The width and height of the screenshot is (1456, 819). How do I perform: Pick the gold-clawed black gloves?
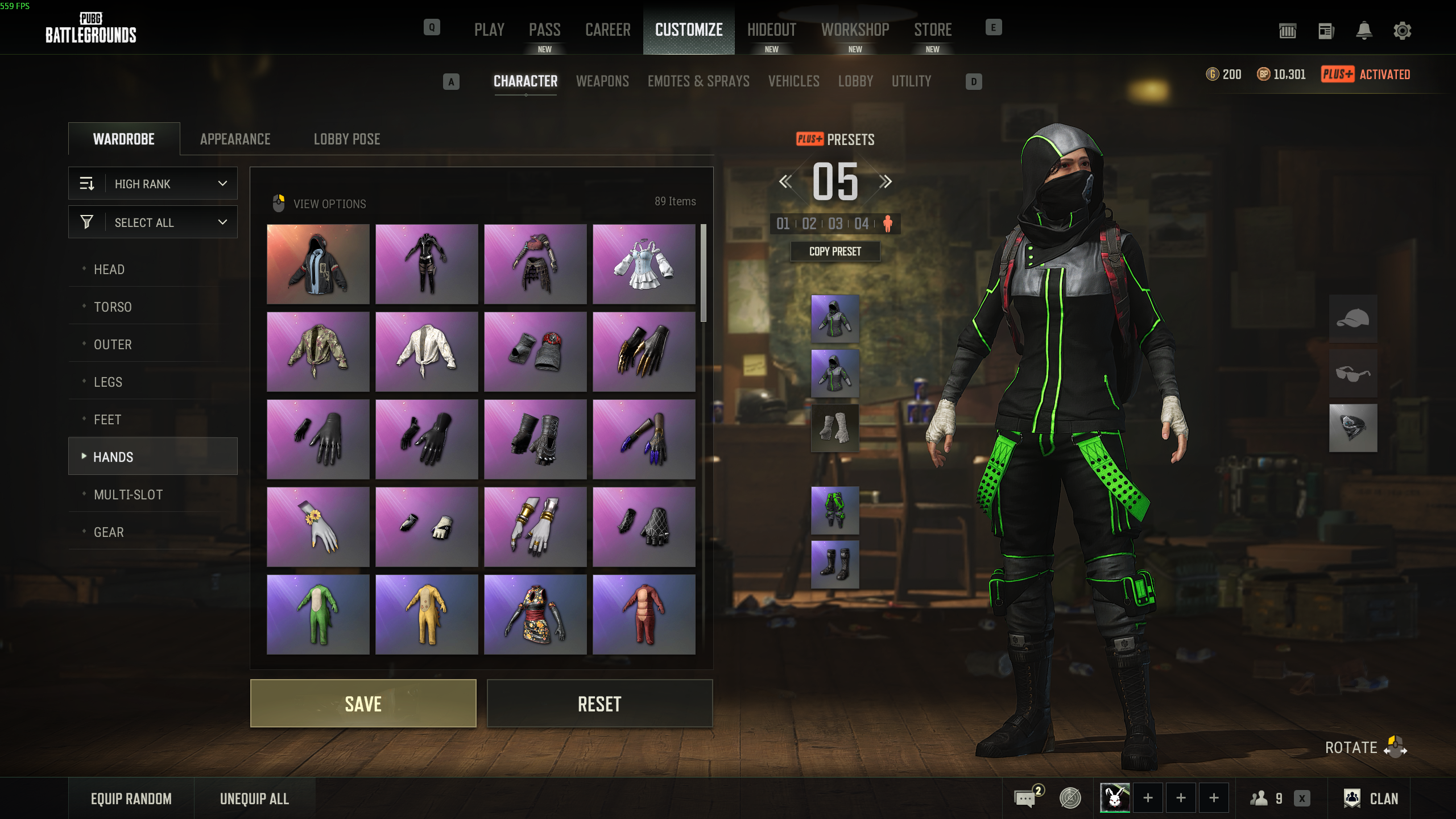click(x=644, y=352)
